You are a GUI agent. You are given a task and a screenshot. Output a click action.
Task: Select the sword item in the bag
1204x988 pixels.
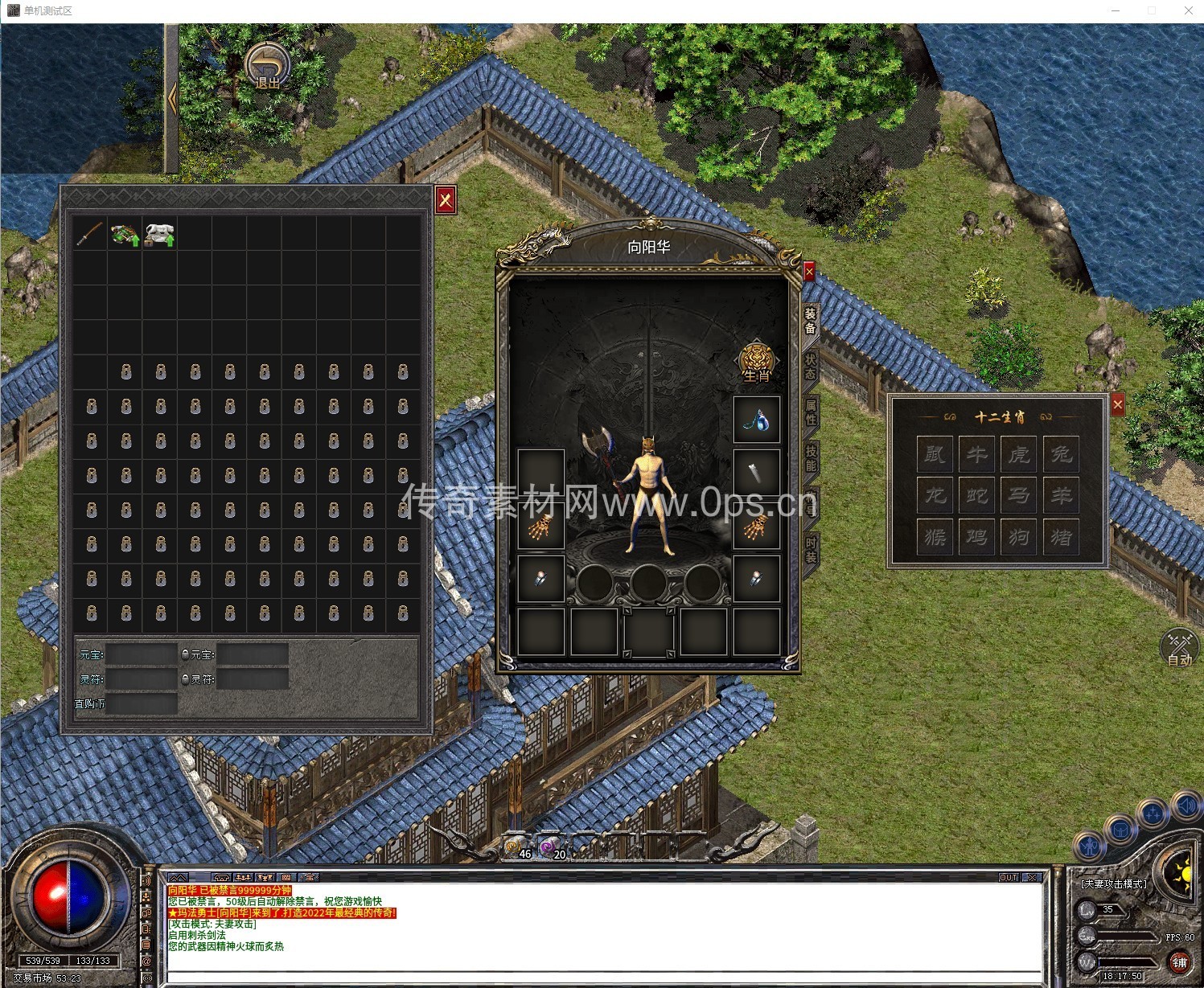pyautogui.click(x=90, y=233)
